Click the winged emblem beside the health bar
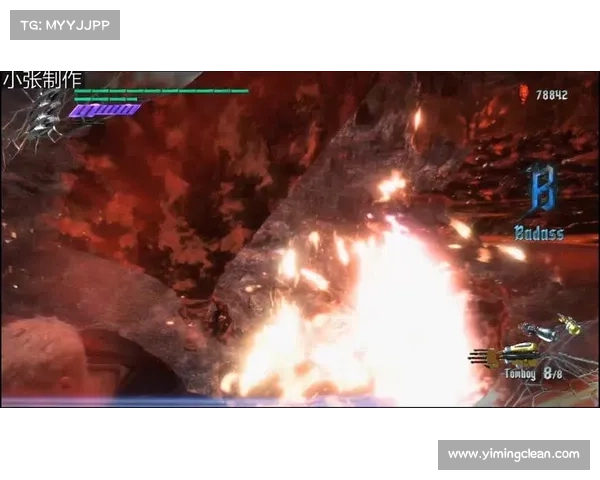Image resolution: width=600 pixels, height=480 pixels. click(x=42, y=120)
